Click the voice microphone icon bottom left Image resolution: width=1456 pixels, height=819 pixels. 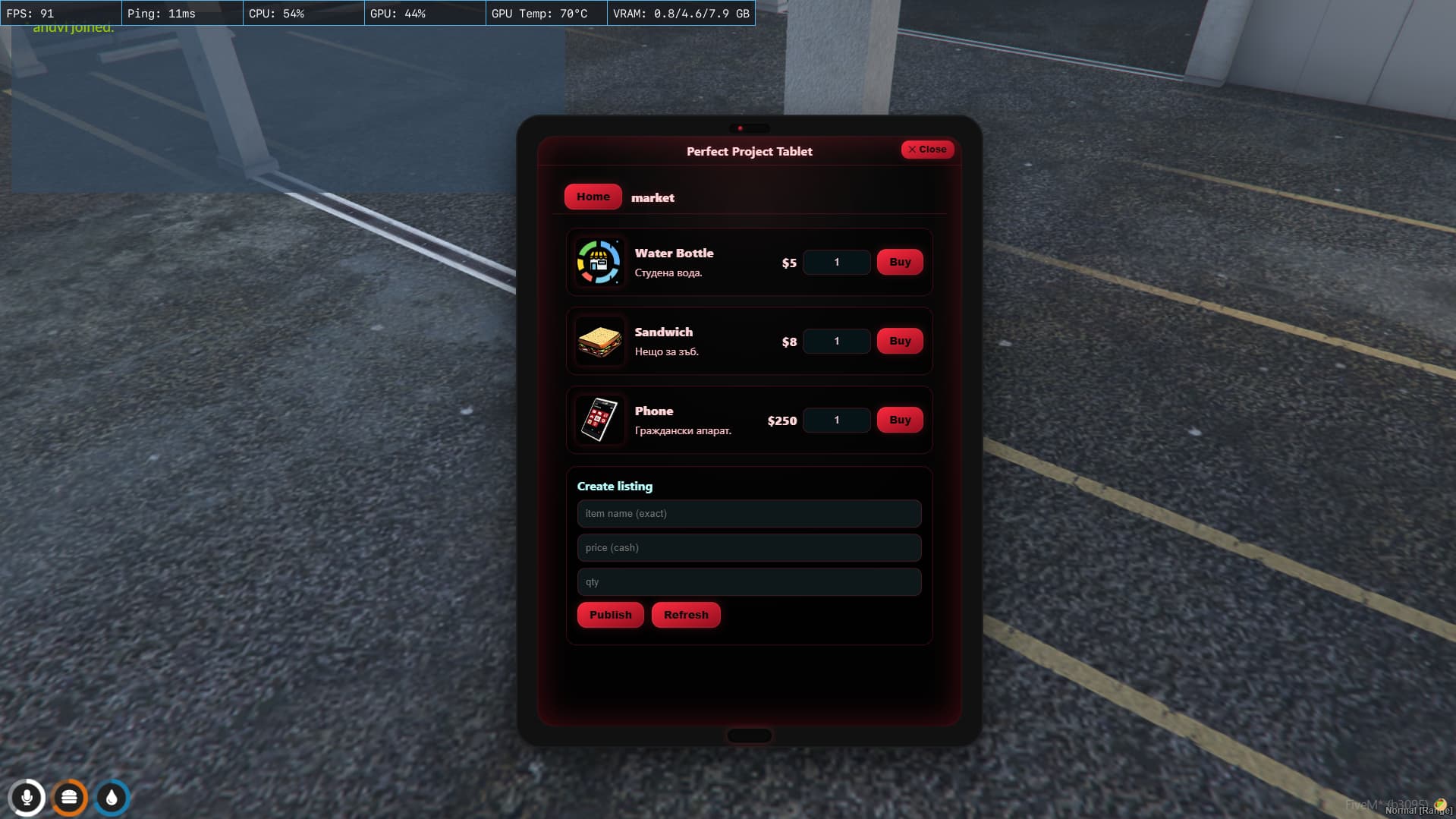[27, 797]
